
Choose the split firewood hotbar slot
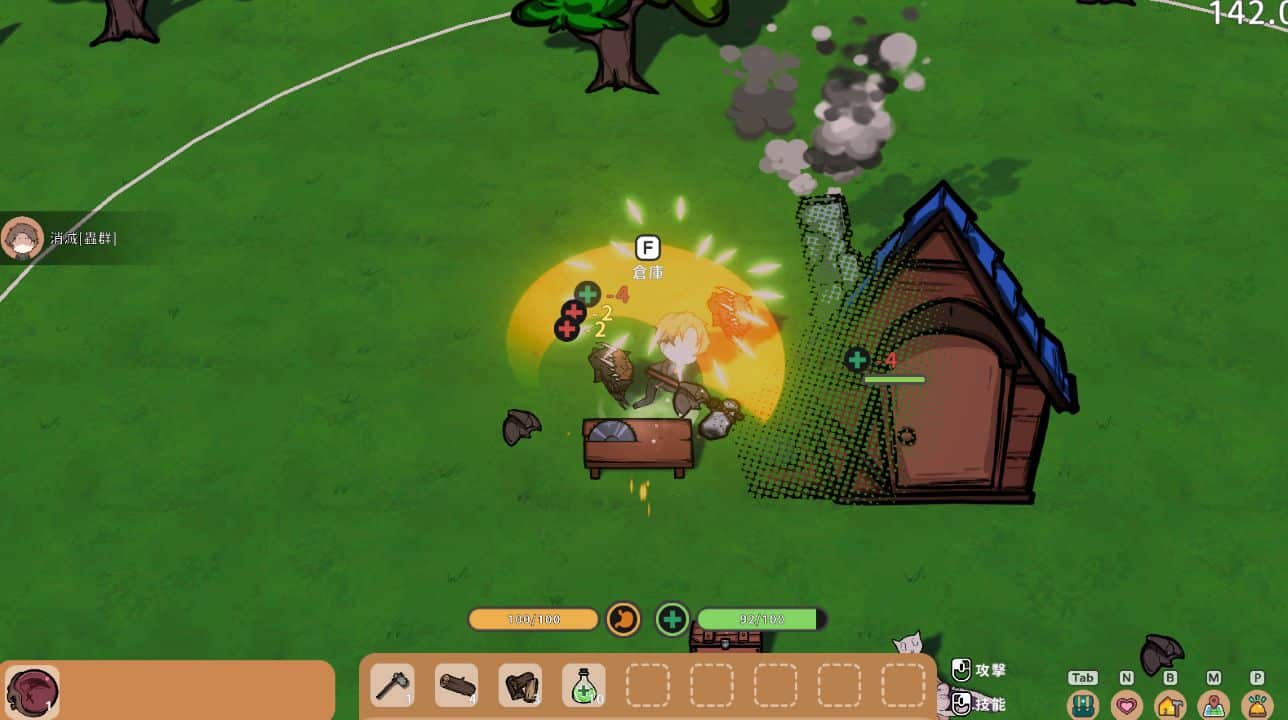(520, 687)
